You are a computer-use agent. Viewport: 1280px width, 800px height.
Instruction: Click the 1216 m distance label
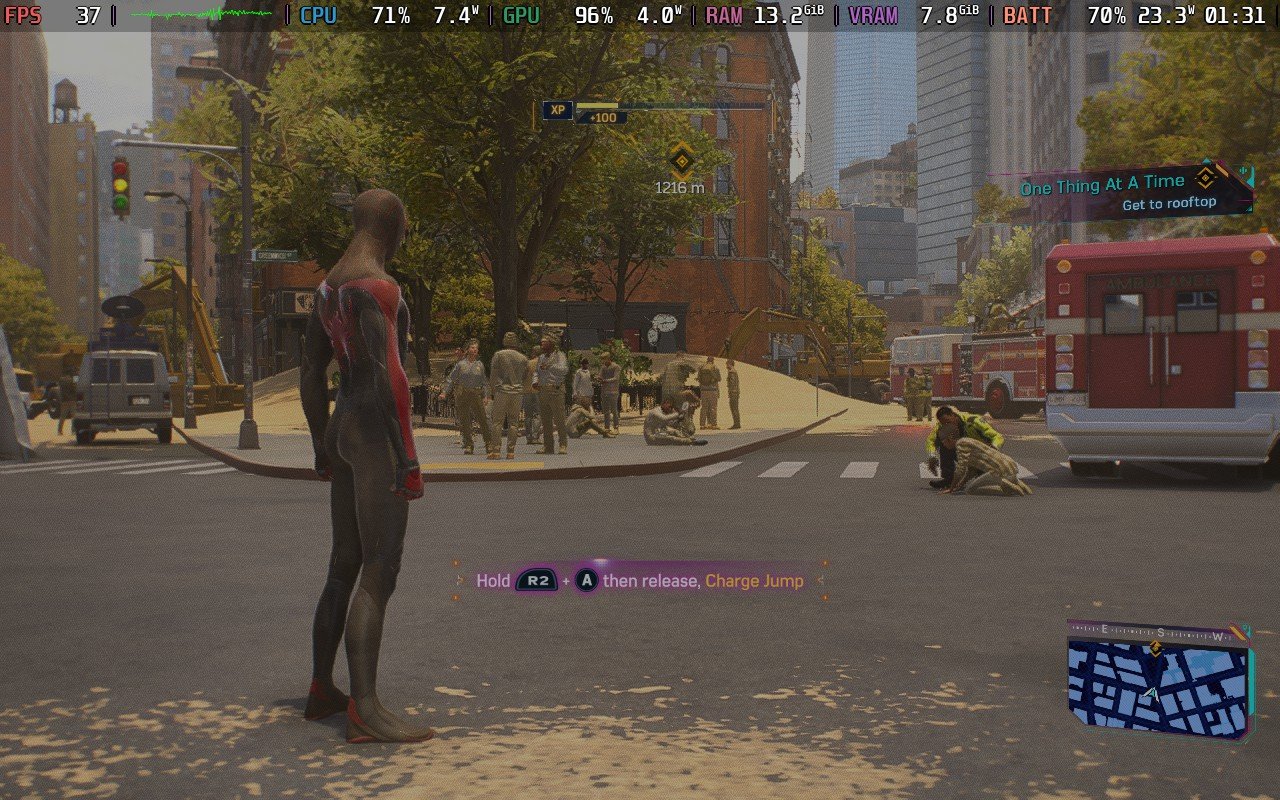point(678,186)
